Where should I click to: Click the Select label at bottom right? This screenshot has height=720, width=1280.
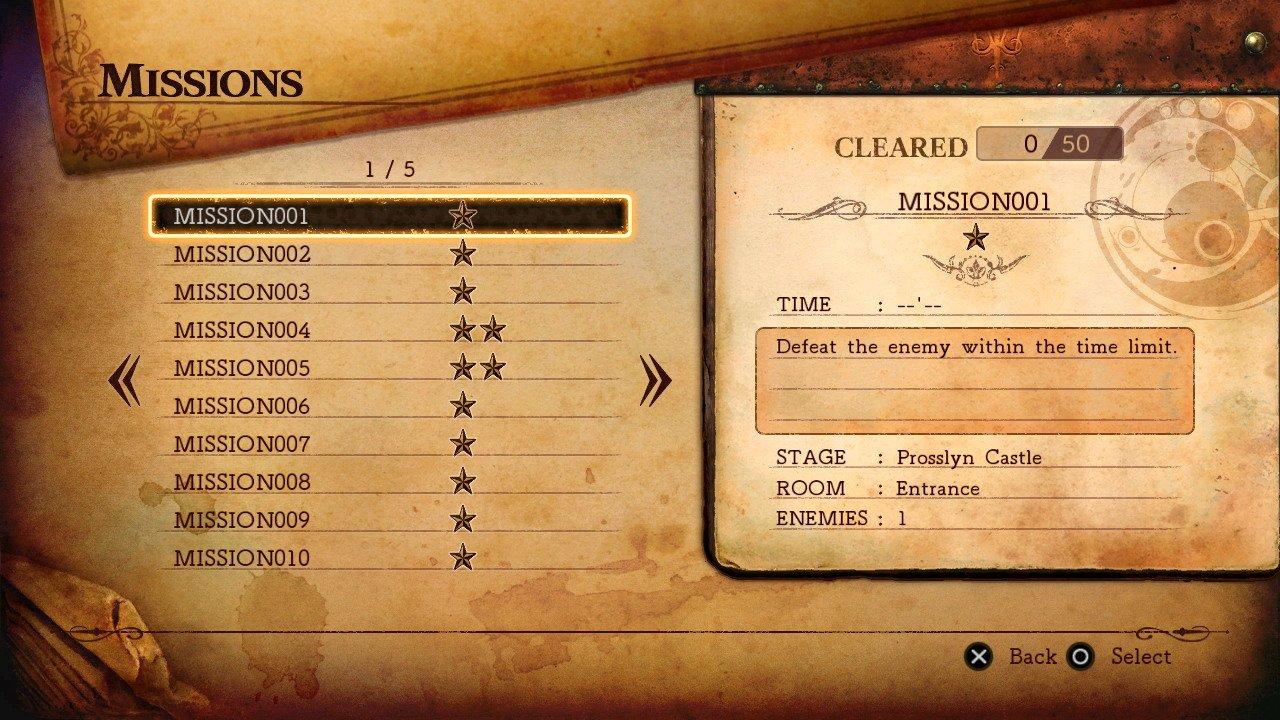coord(1143,657)
